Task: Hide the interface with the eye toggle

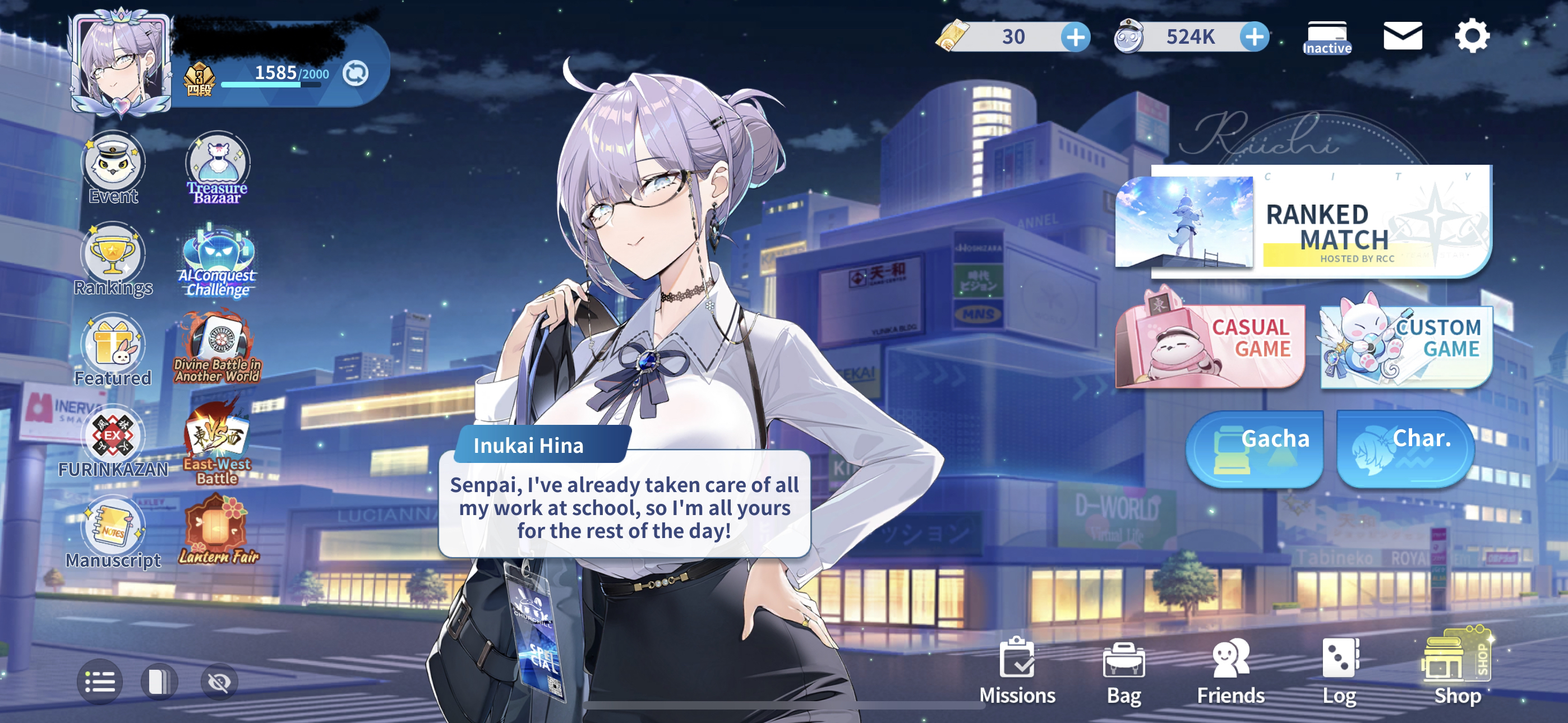Action: pyautogui.click(x=219, y=682)
